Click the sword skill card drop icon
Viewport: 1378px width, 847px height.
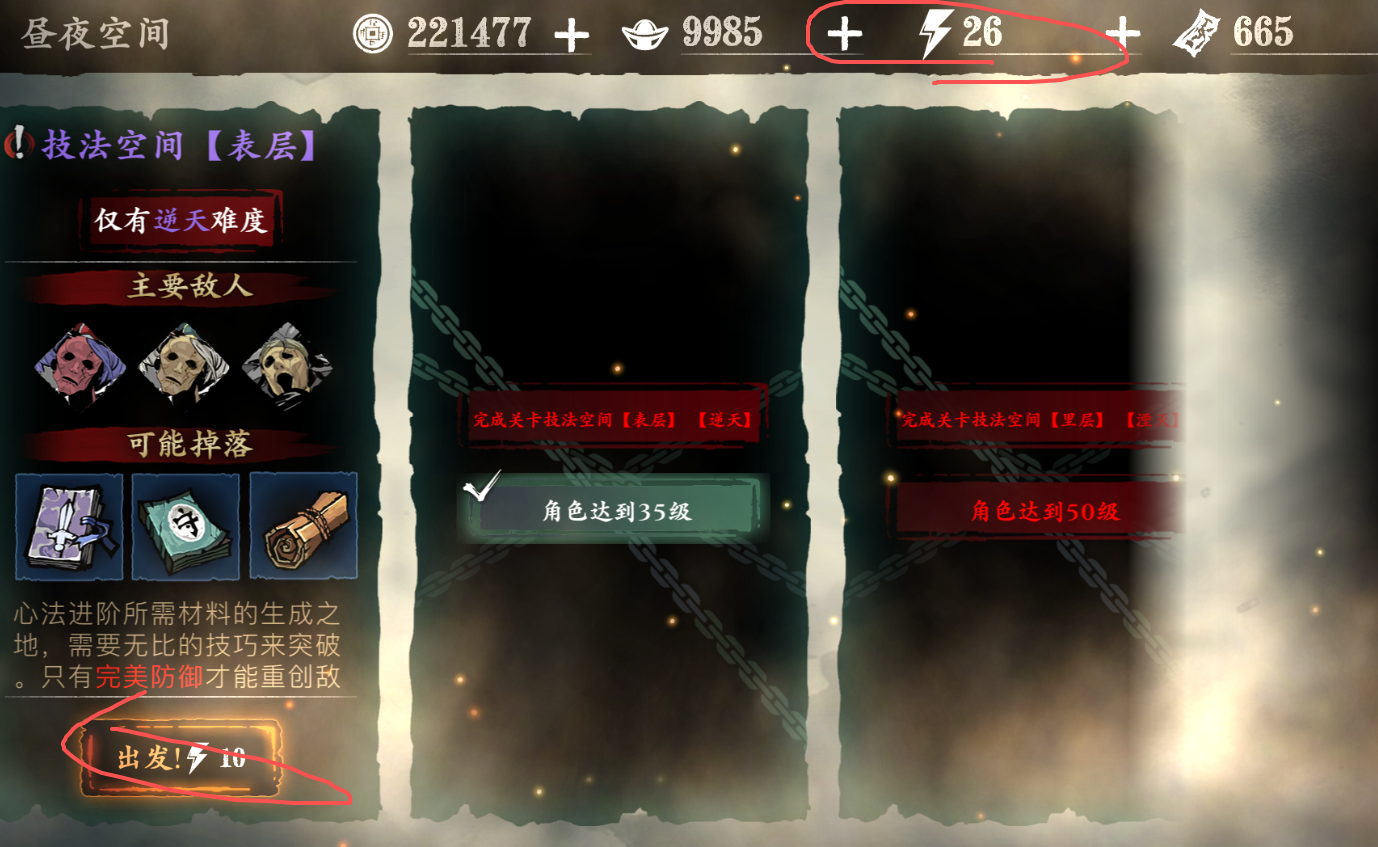pos(68,527)
